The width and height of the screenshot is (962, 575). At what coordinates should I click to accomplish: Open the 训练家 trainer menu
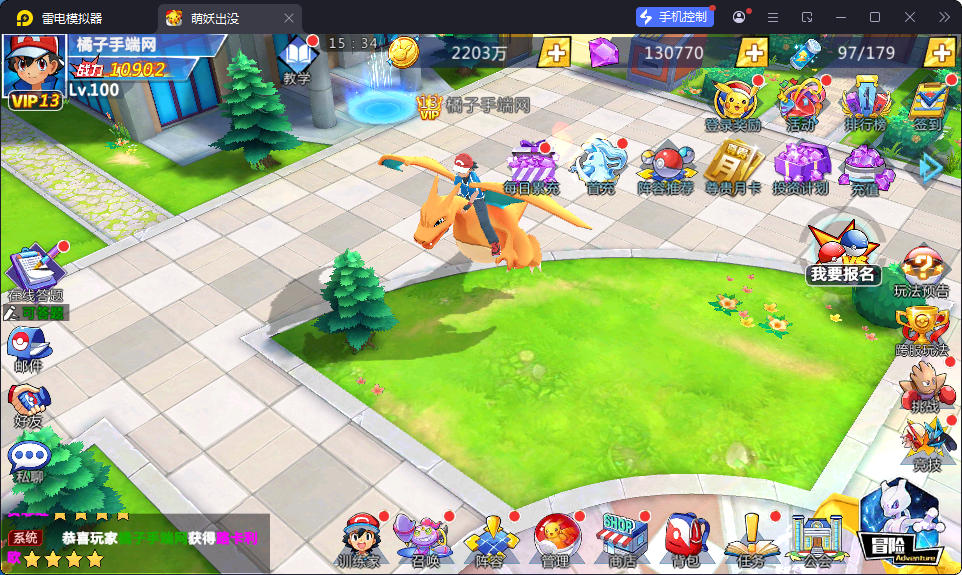pyautogui.click(x=360, y=540)
